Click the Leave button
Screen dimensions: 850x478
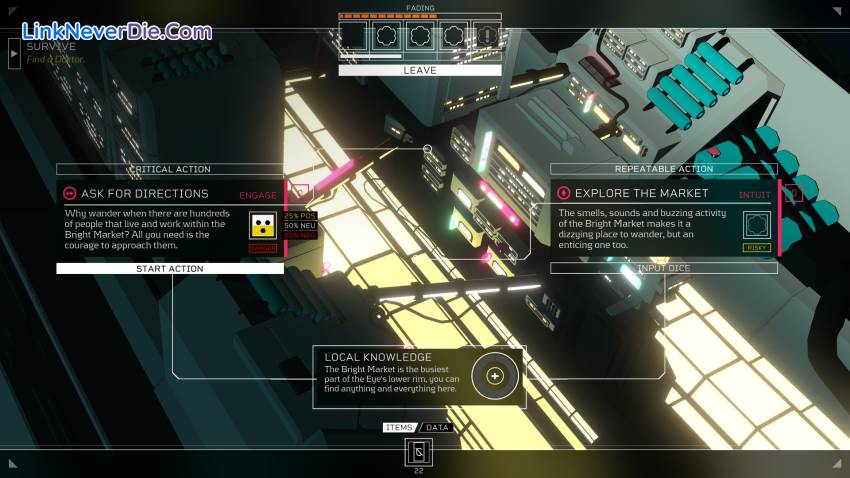point(419,71)
